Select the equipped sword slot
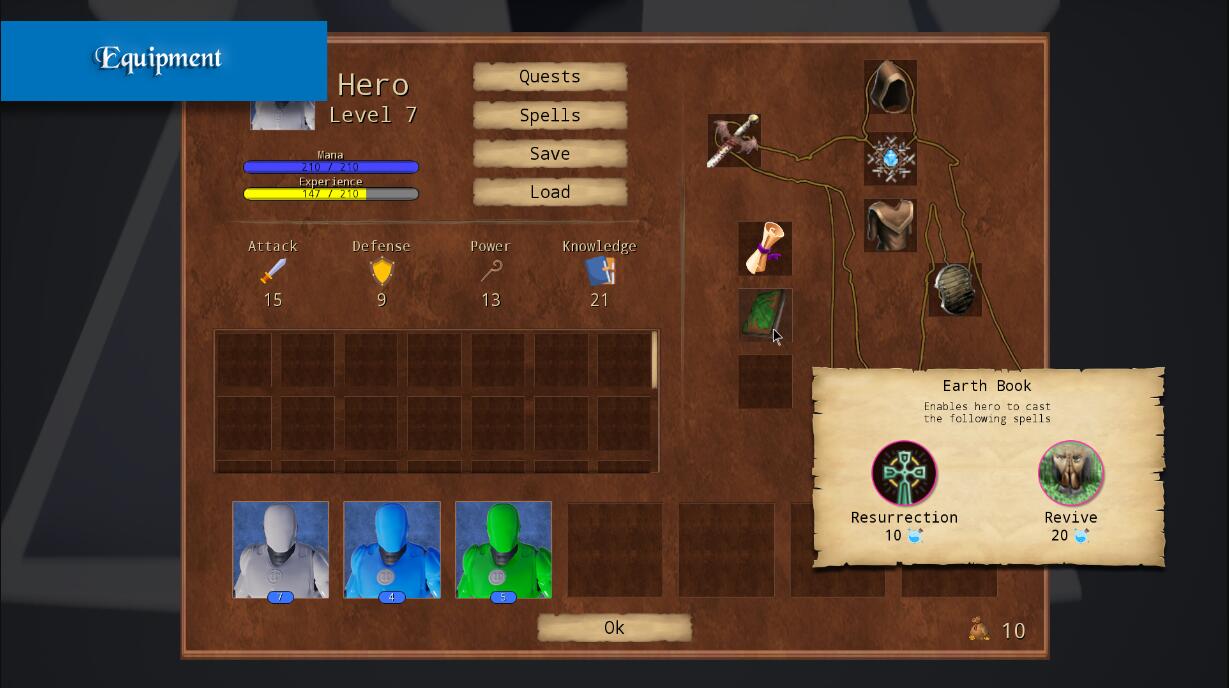1229x688 pixels. click(x=734, y=141)
